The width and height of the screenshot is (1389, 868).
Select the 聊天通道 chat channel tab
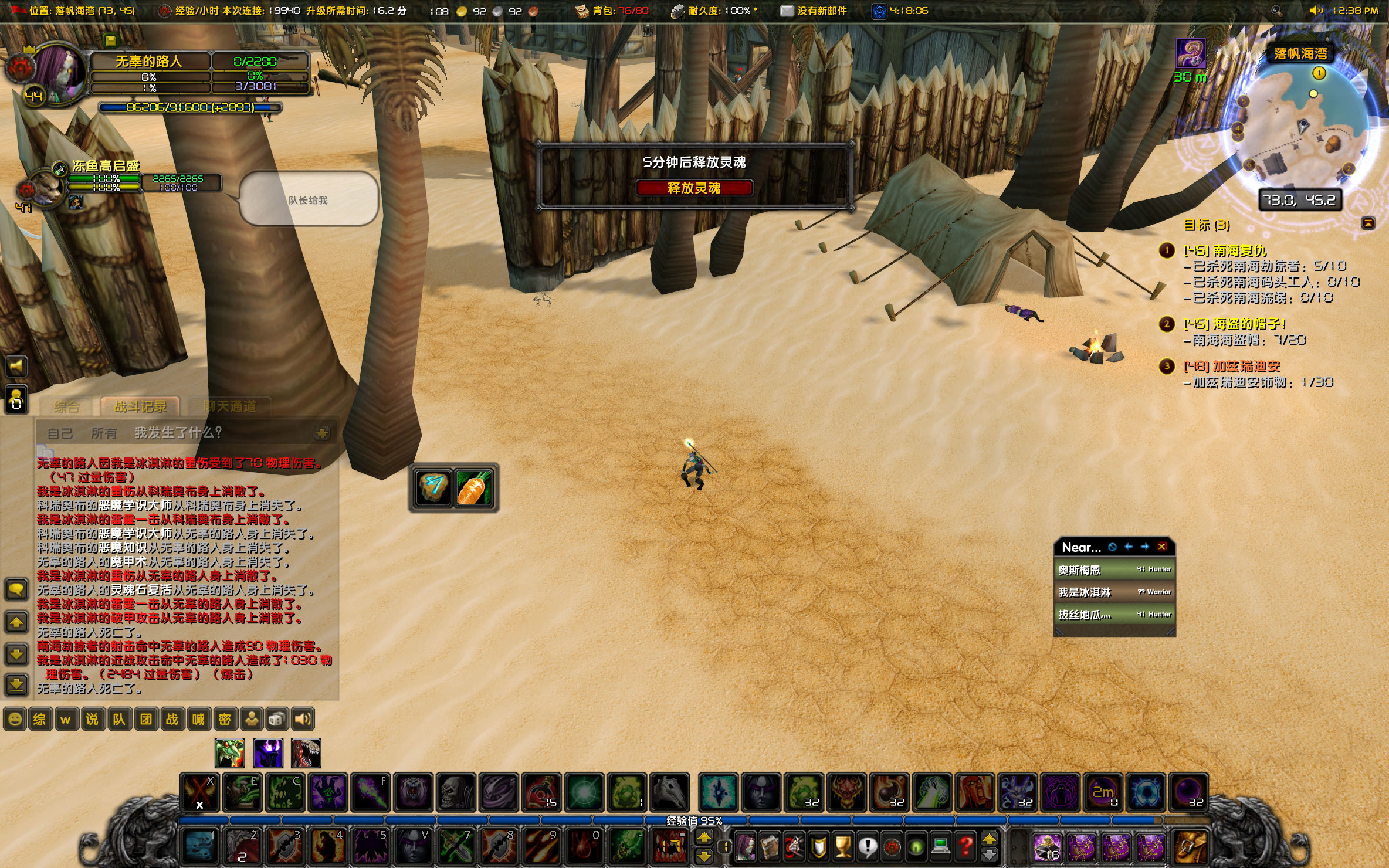[230, 406]
